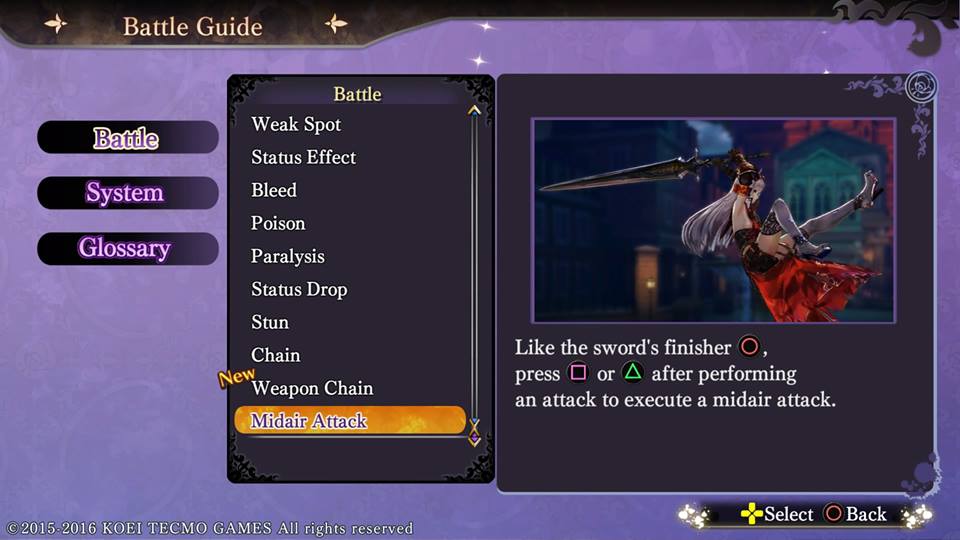Viewport: 960px width, 540px height.
Task: Open the new Weapon Chain entry
Action: [312, 388]
